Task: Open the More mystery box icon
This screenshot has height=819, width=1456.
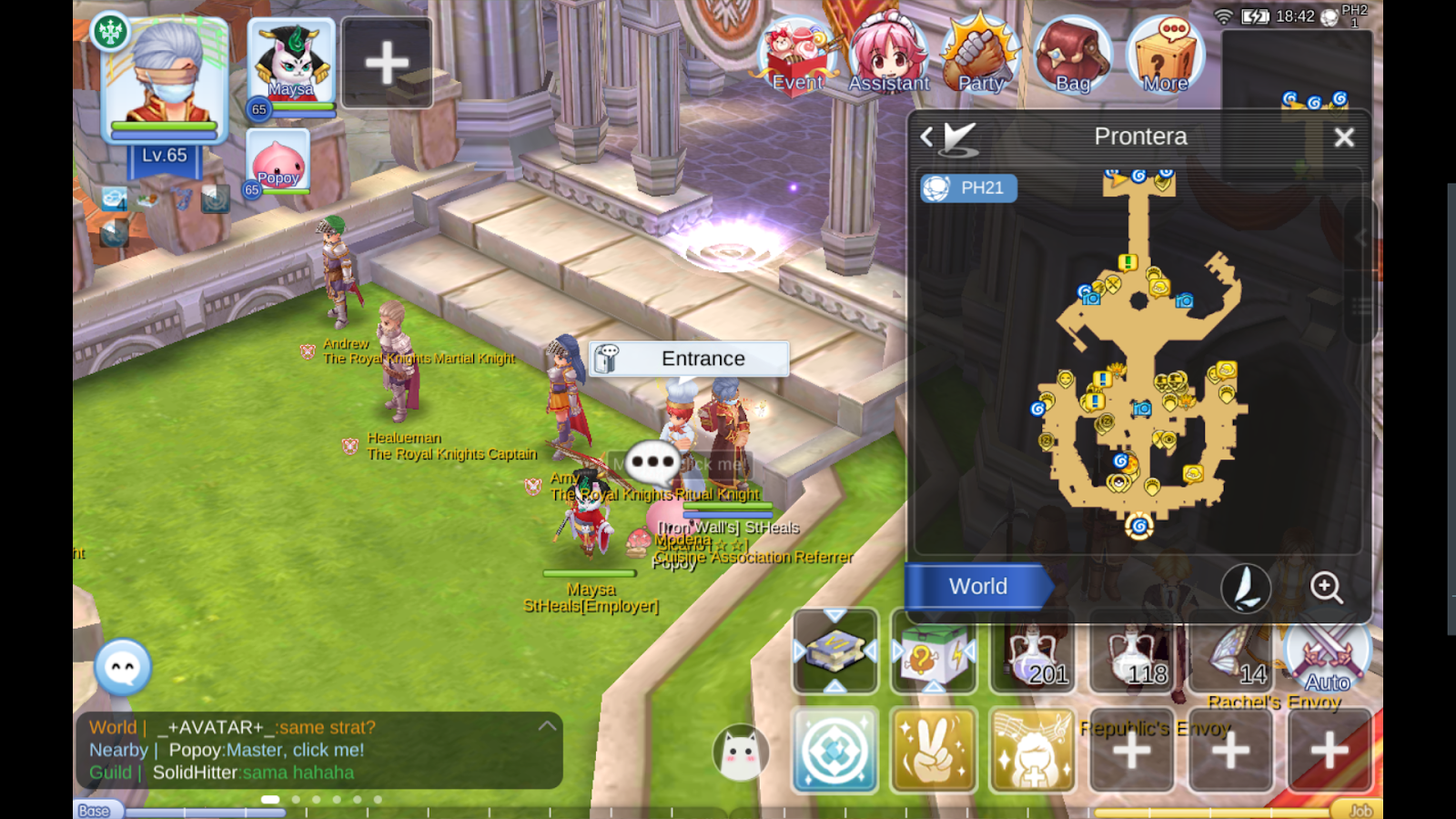Action: pos(1165,55)
